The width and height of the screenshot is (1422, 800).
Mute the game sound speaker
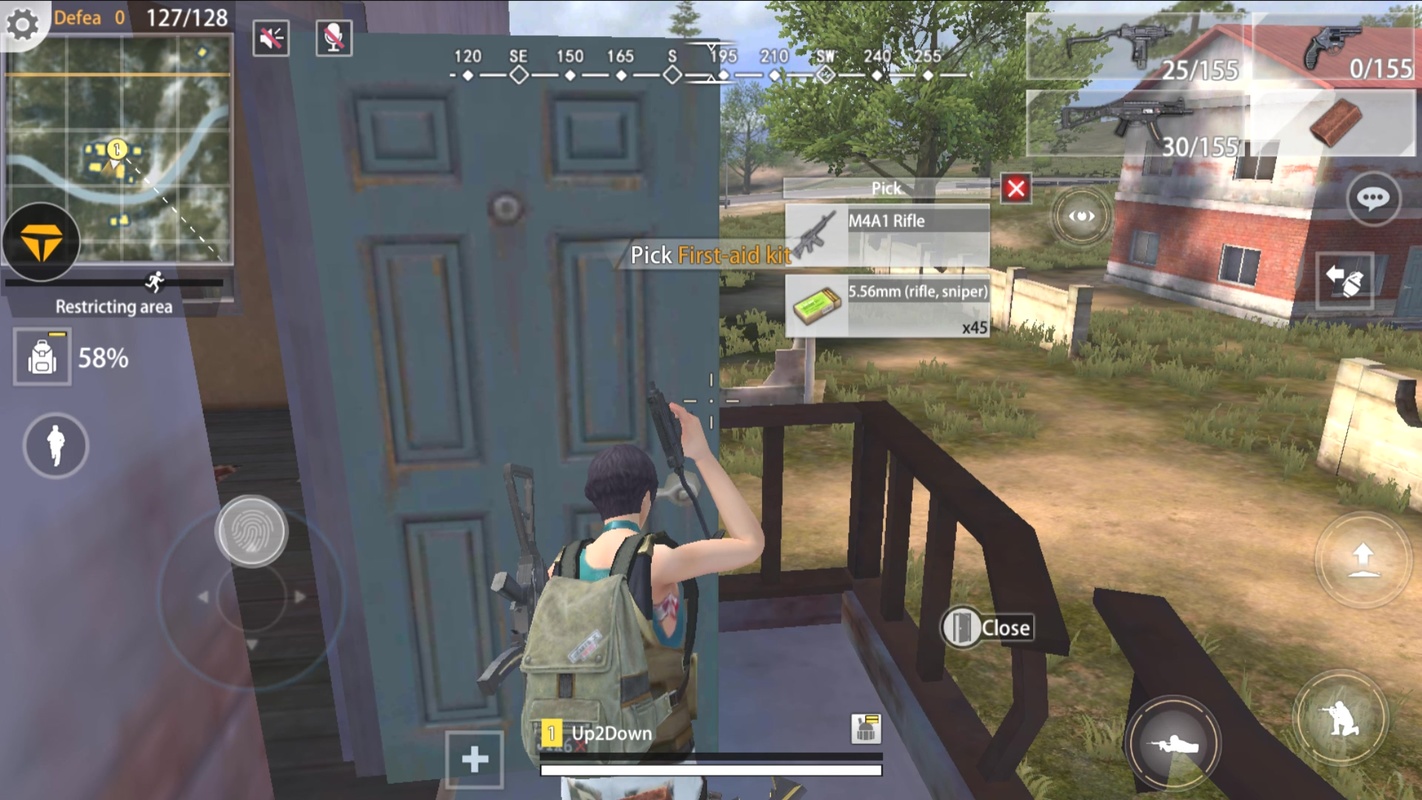[x=270, y=38]
